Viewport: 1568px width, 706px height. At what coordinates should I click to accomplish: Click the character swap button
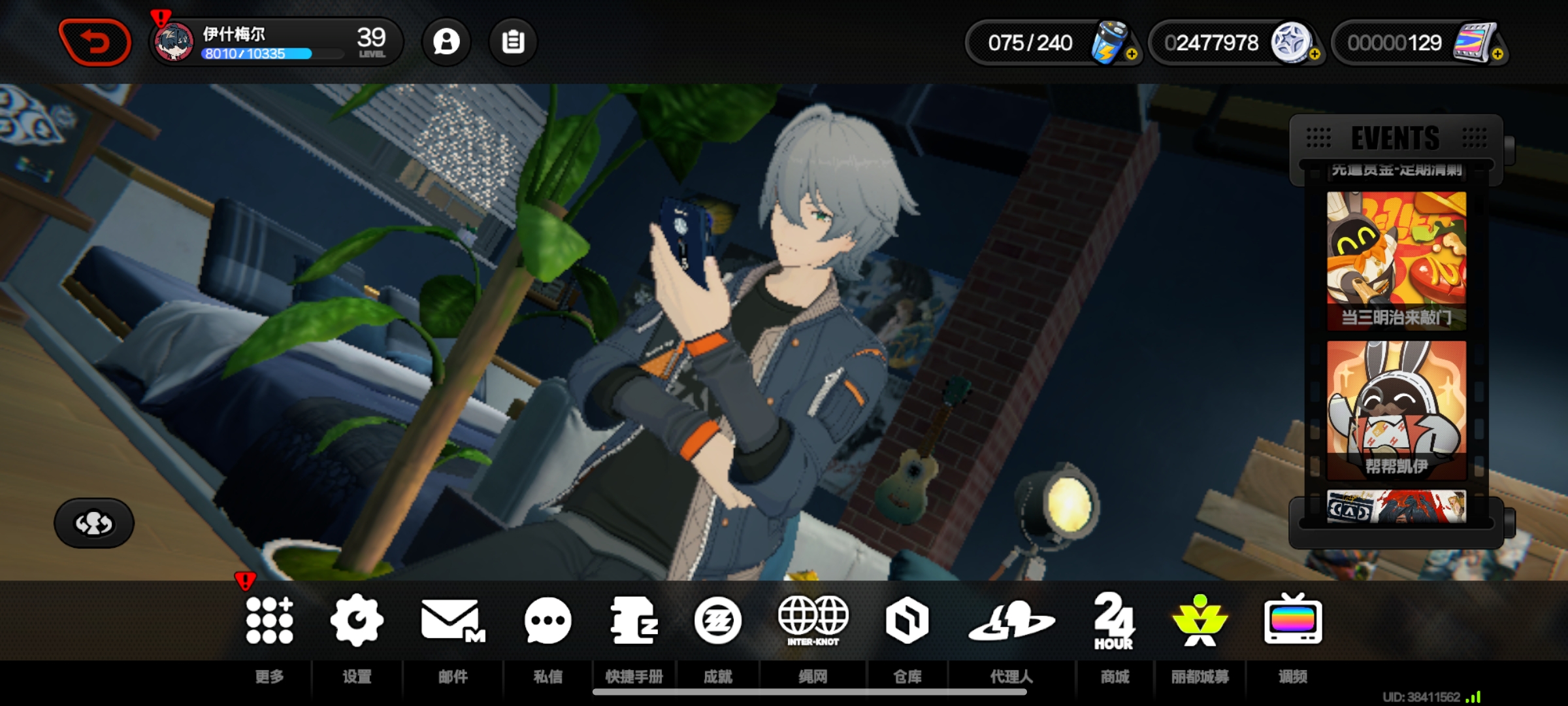[x=94, y=523]
